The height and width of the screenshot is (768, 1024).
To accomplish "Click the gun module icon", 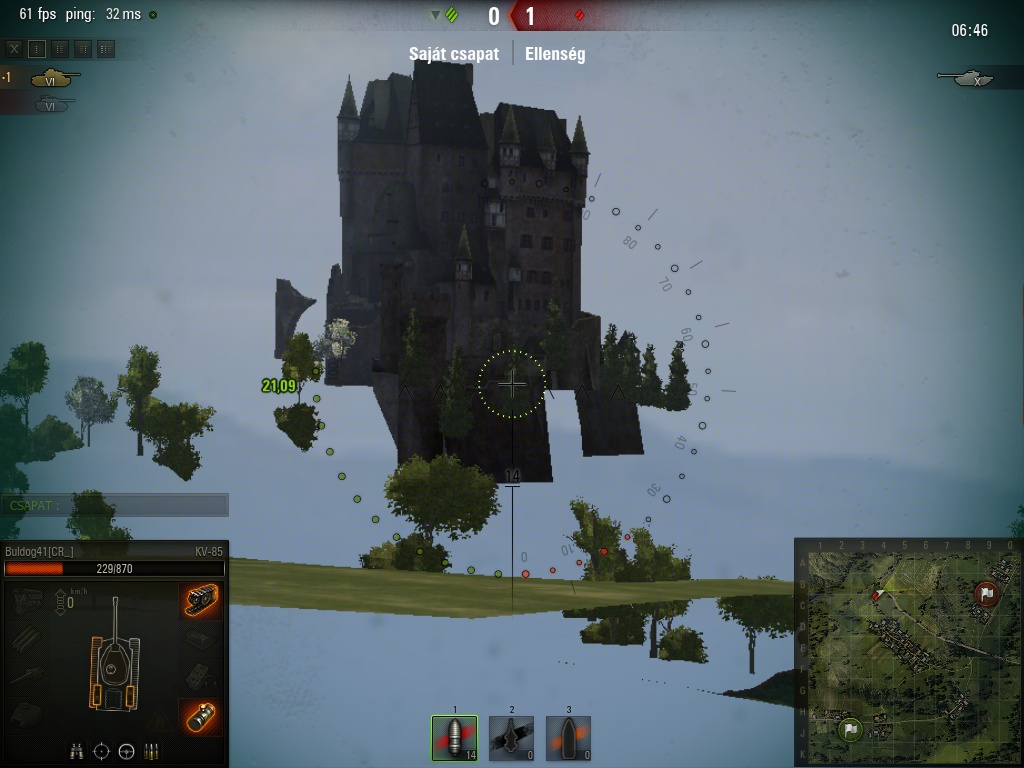I will (28, 675).
